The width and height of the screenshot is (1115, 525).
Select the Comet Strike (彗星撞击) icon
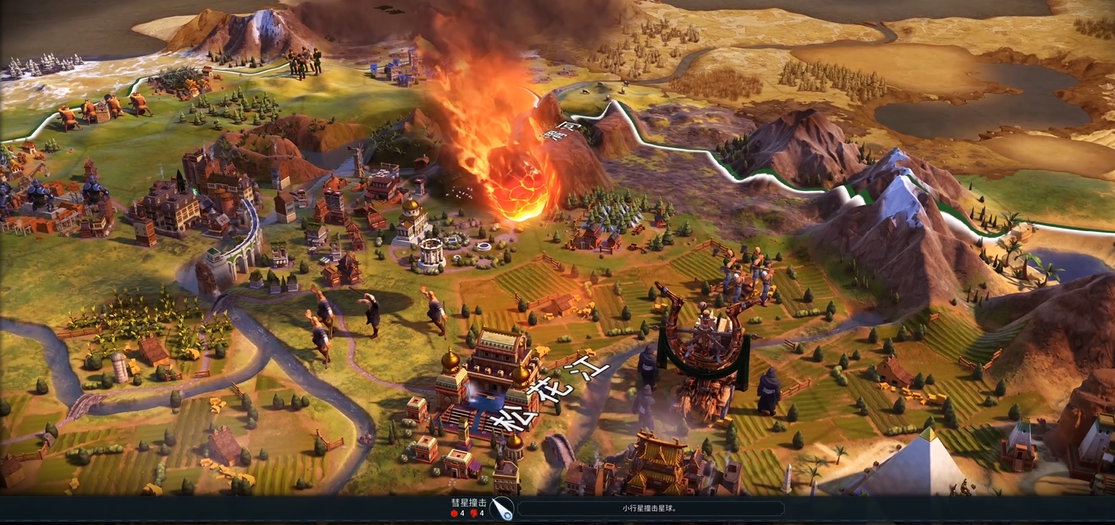point(502,508)
